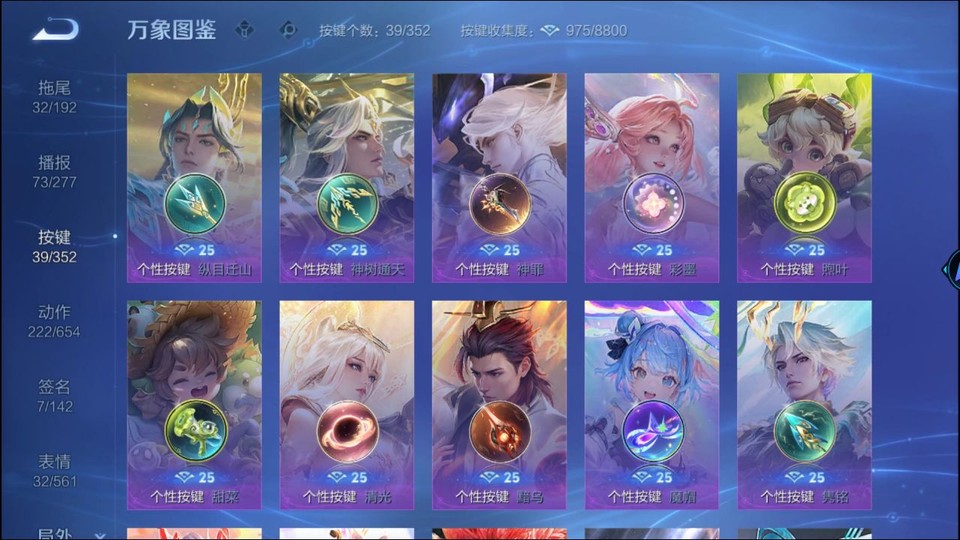The height and width of the screenshot is (540, 960).
Task: Switch to the 拖尾 category tab
Action: (x=54, y=96)
